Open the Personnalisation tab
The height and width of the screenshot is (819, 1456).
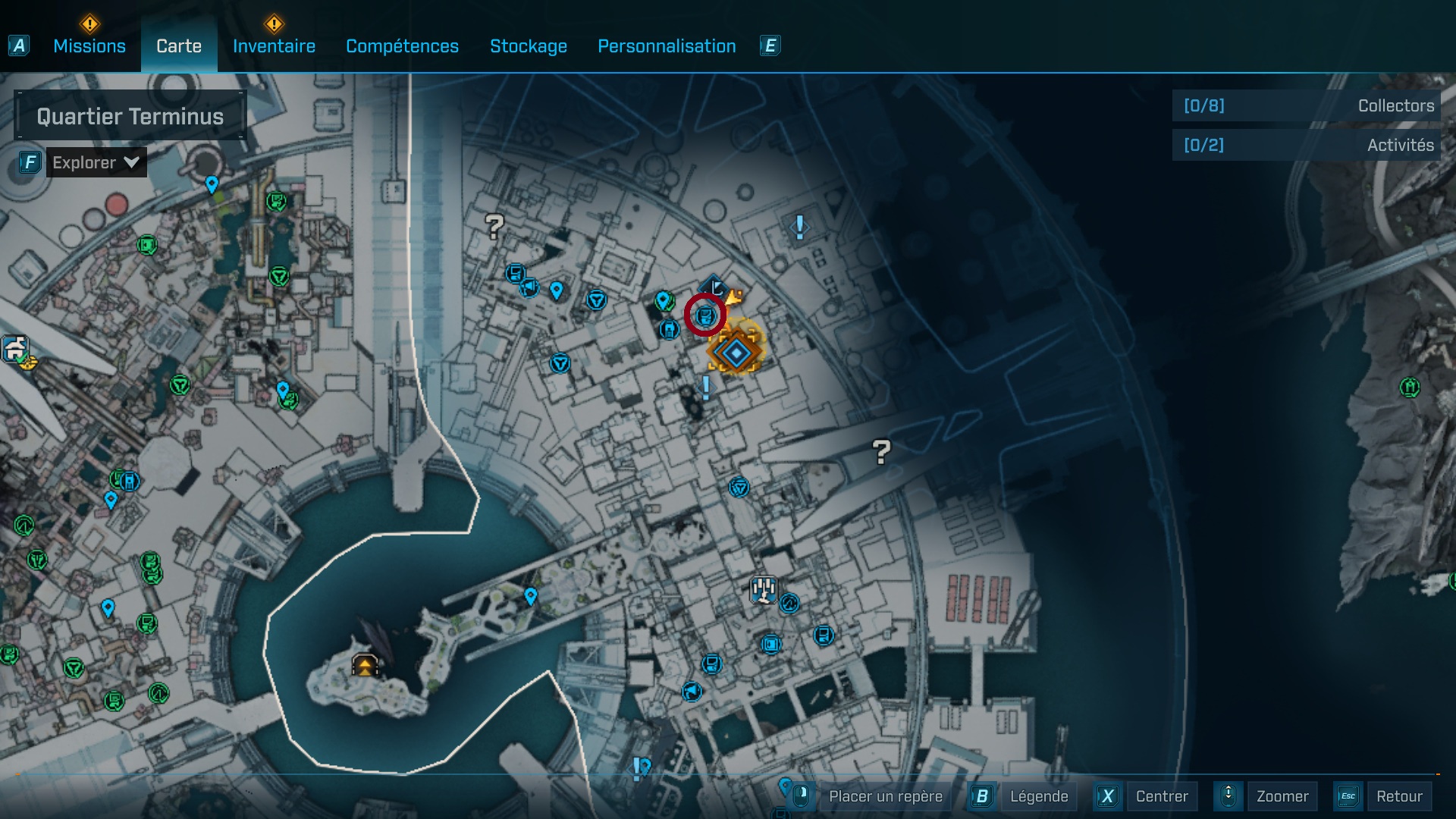[667, 46]
